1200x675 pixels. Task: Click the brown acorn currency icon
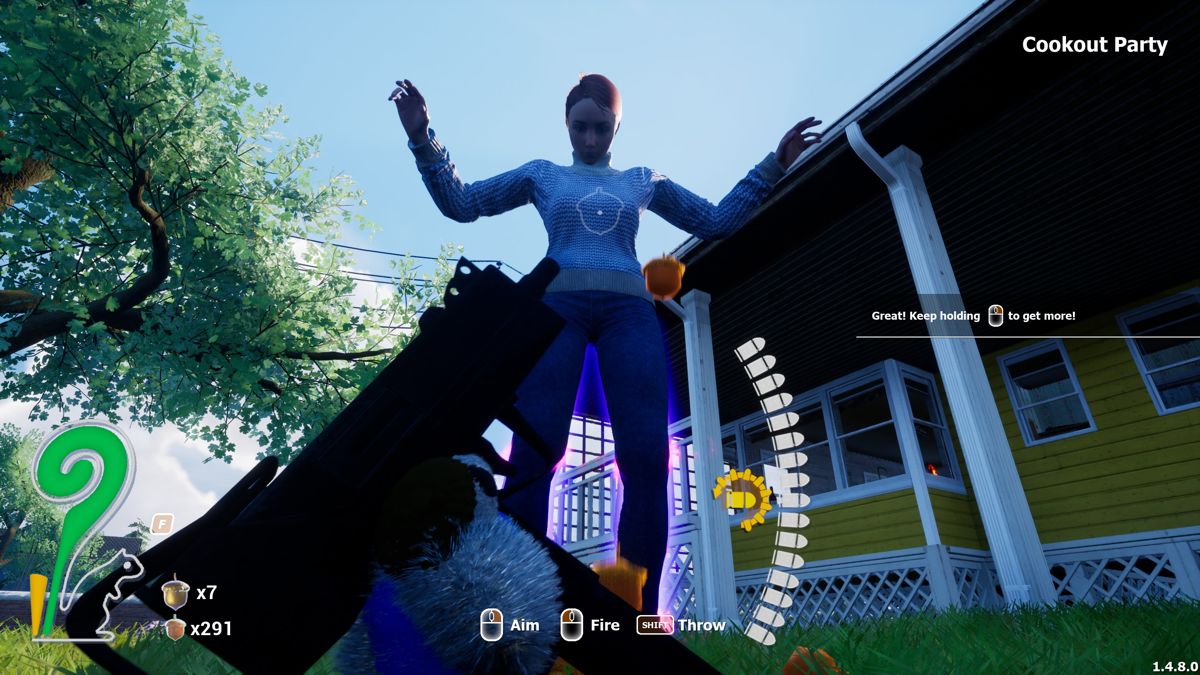tap(175, 629)
